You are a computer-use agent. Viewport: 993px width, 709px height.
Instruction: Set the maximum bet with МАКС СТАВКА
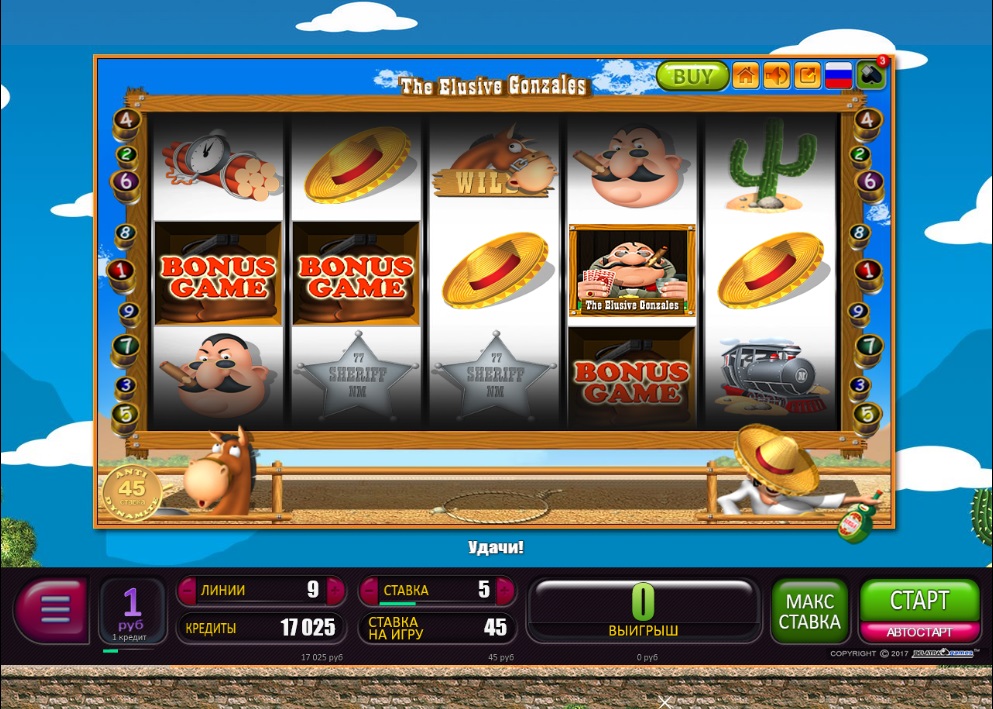pyautogui.click(x=811, y=612)
